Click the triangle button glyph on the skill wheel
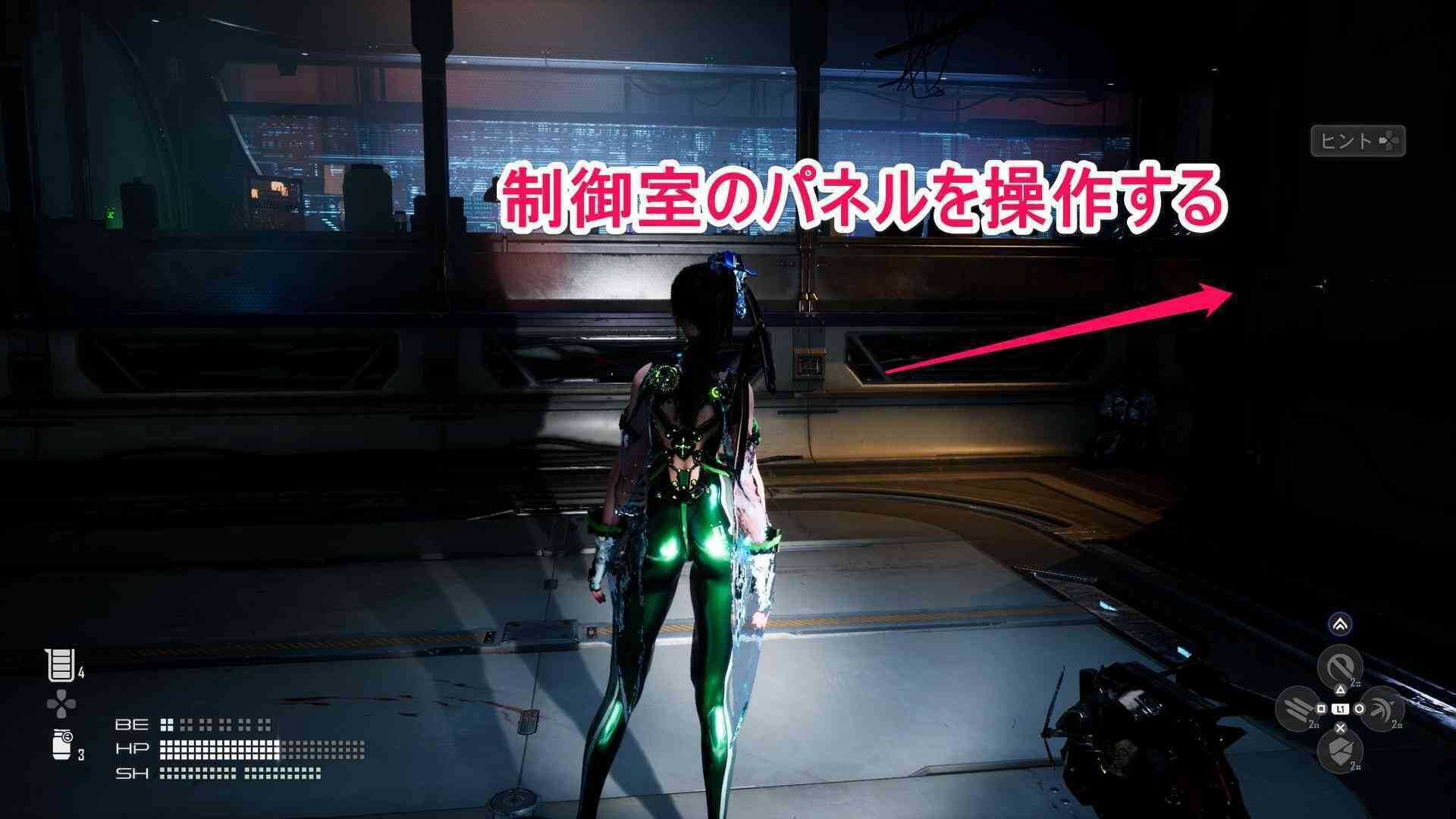The height and width of the screenshot is (819, 1456). click(1340, 689)
